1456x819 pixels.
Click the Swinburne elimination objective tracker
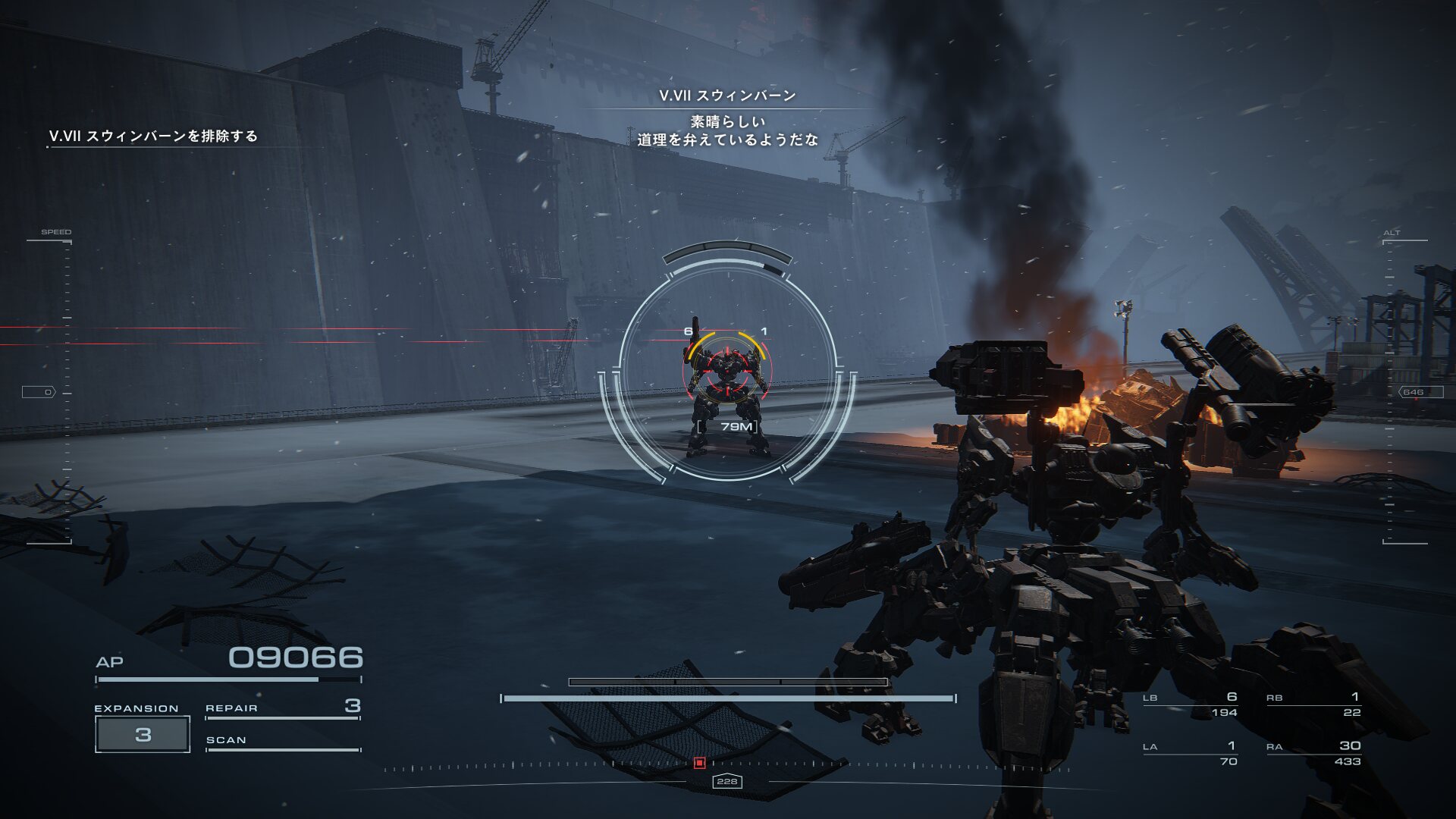click(x=154, y=136)
